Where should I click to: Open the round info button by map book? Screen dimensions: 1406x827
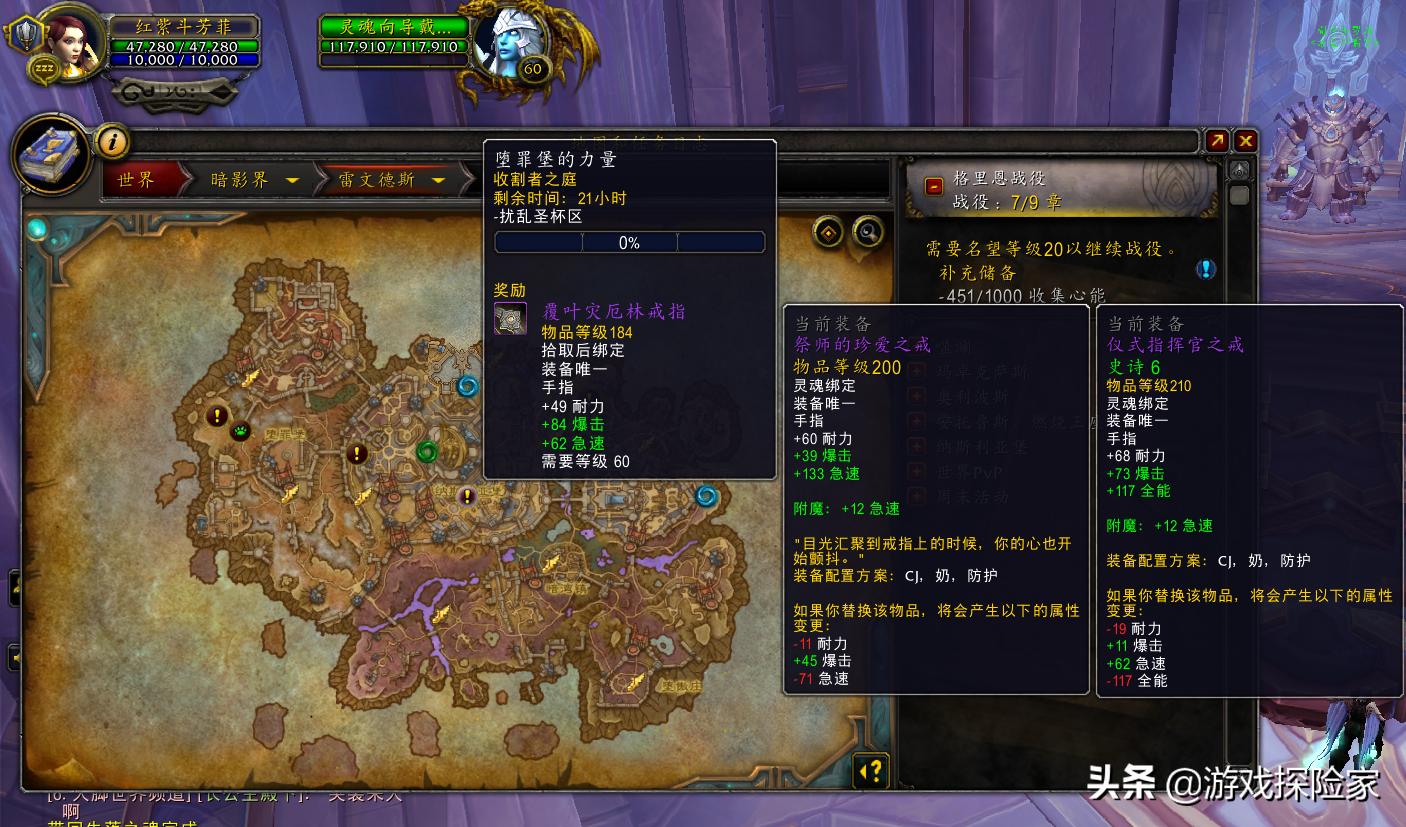112,142
